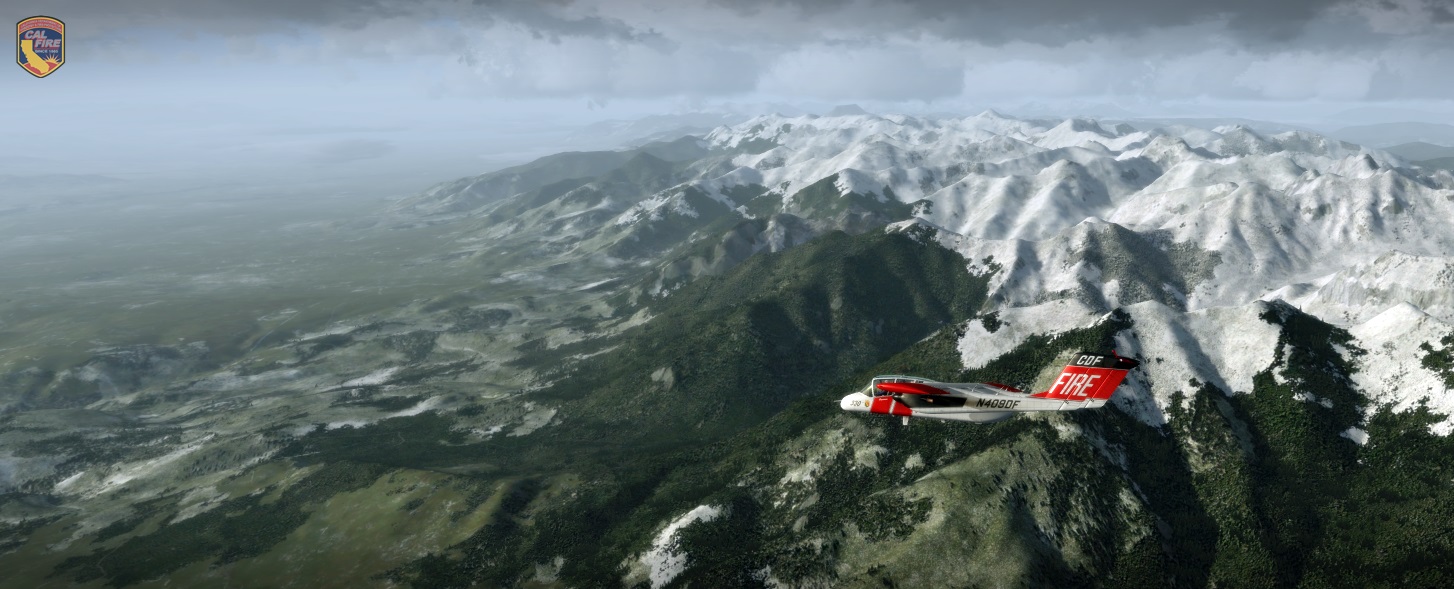
Task: Click the CAL FIRE shield logo
Action: [41, 46]
